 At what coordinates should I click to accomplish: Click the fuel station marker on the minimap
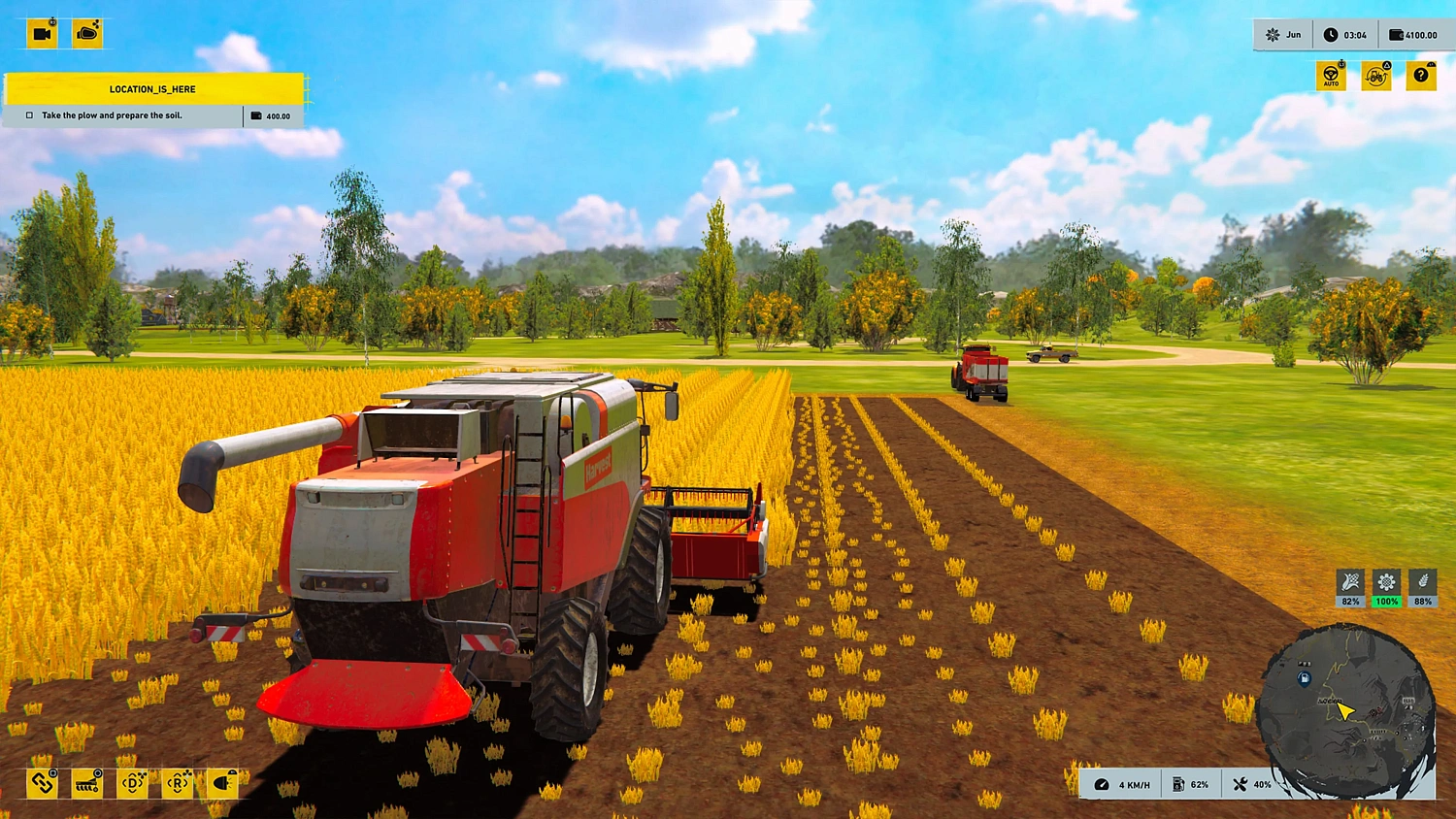coord(1304,678)
